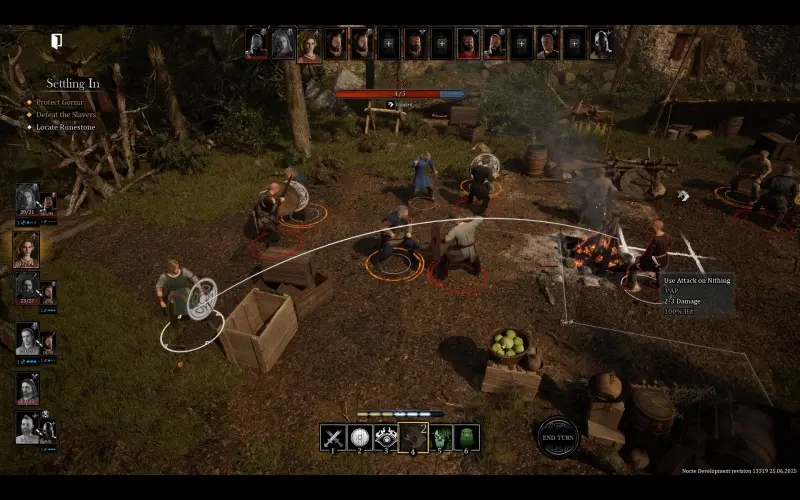Open the door icon menu

click(57, 41)
